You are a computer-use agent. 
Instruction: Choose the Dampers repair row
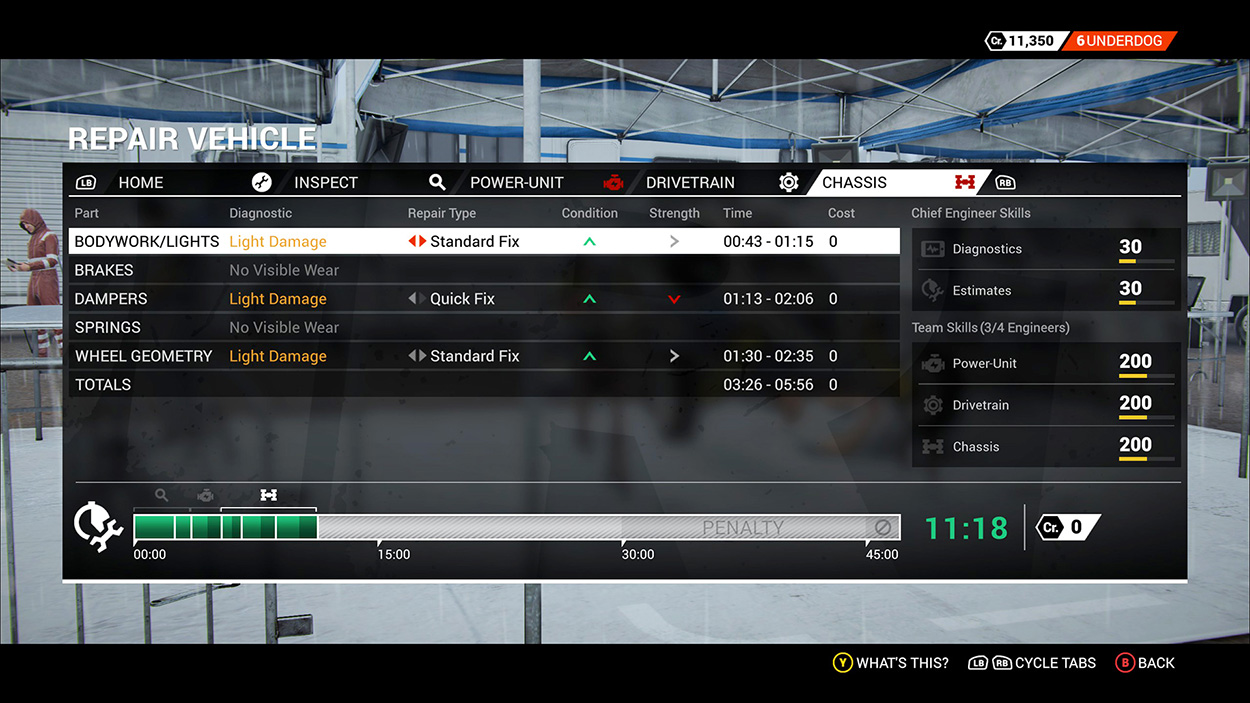pos(111,299)
